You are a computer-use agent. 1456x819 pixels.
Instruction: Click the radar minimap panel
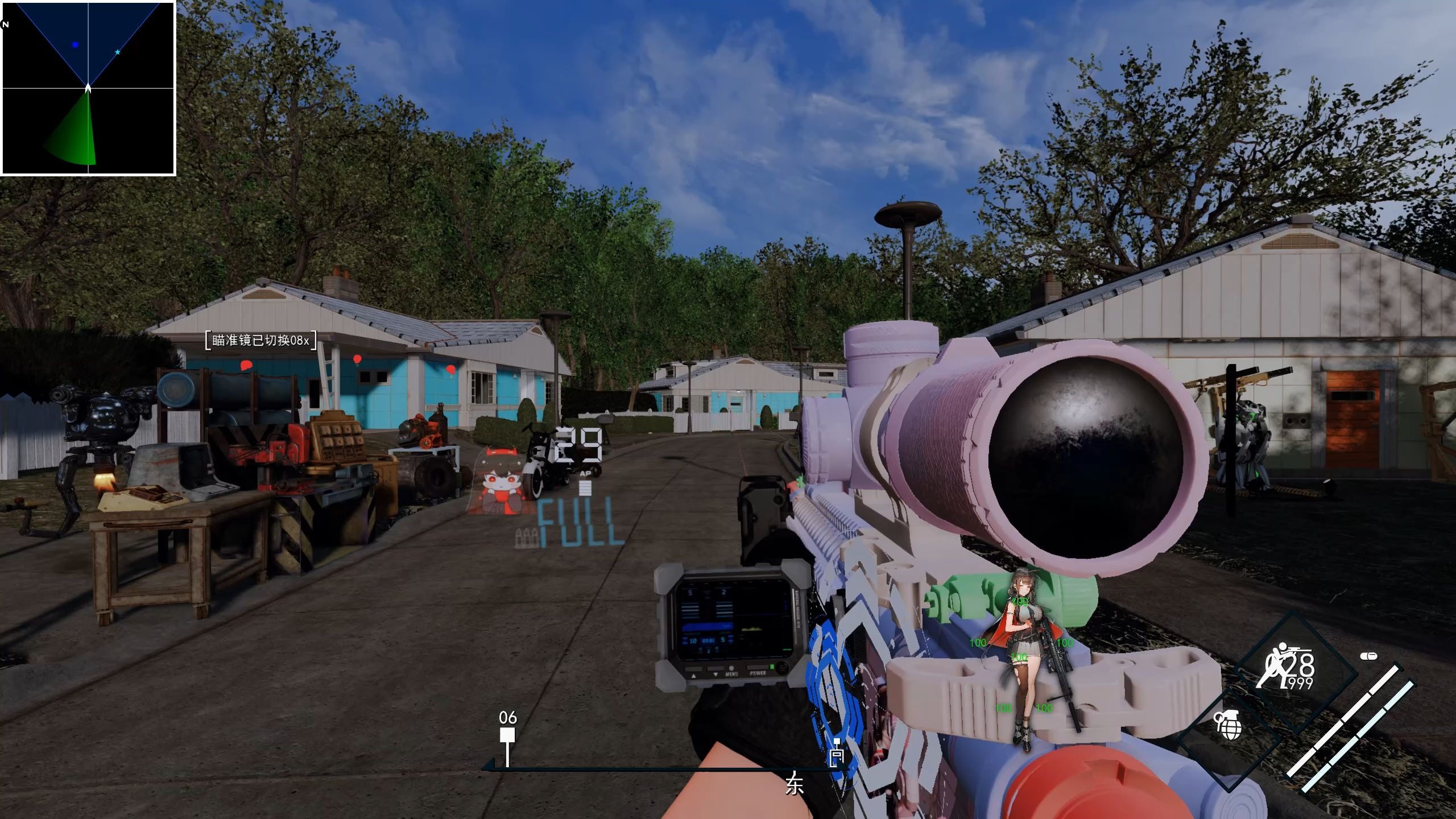coord(88,88)
